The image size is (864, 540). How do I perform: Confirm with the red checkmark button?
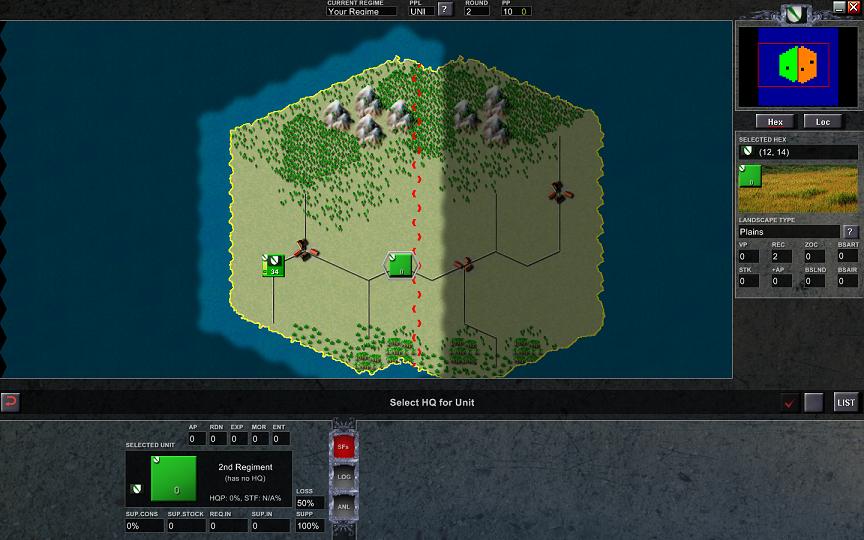(790, 403)
